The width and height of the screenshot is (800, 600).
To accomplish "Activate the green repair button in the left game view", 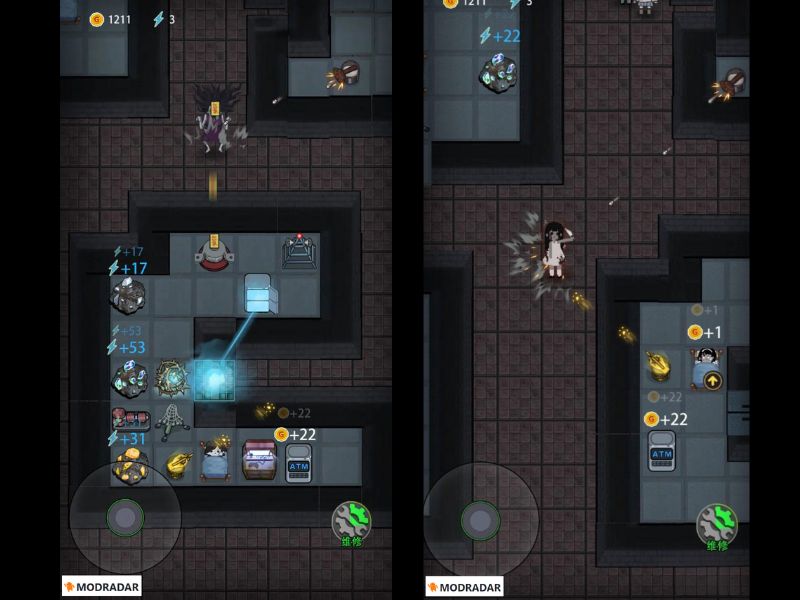I will click(x=351, y=521).
